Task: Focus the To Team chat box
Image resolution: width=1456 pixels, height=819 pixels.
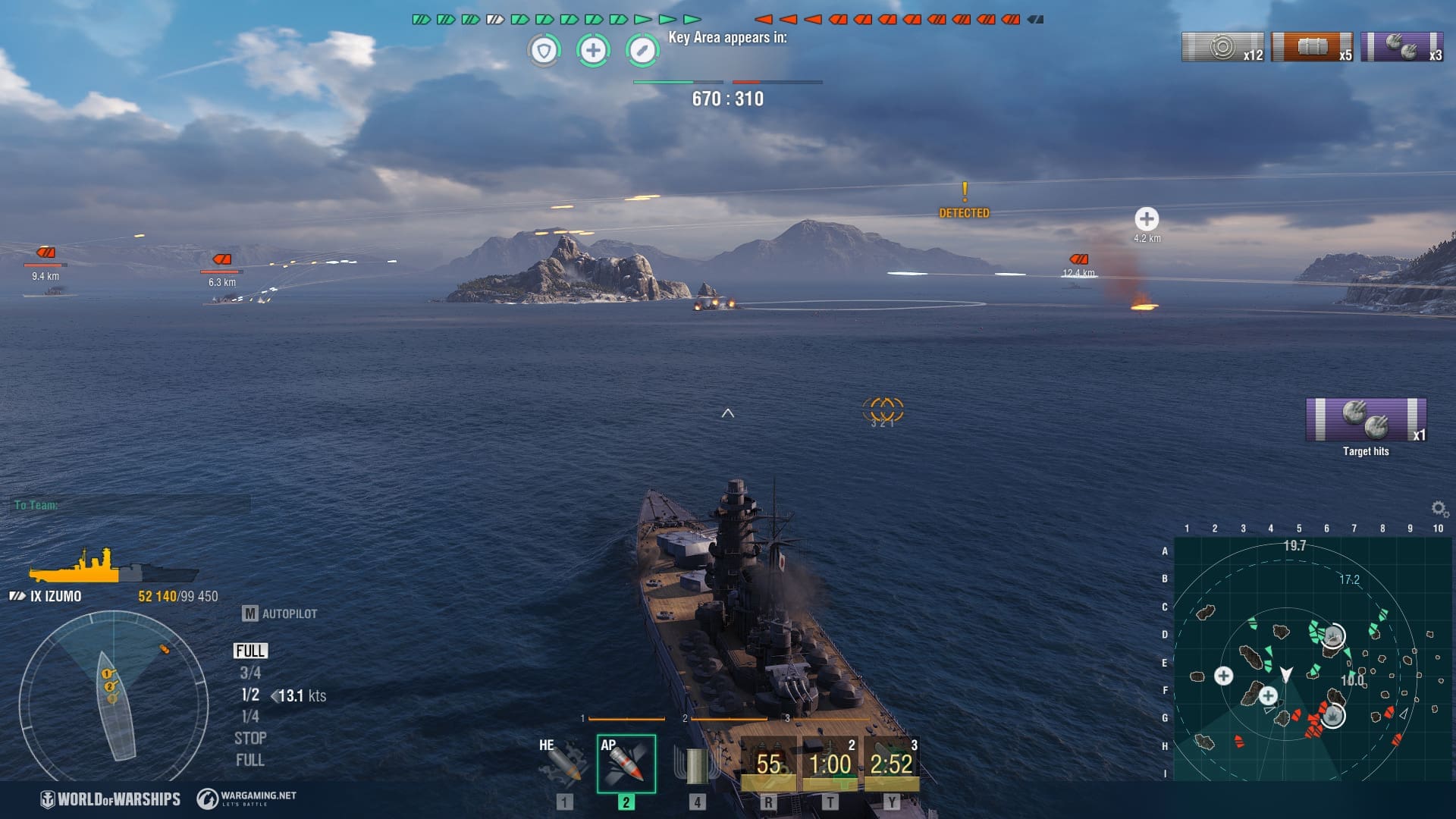Action: coord(130,505)
